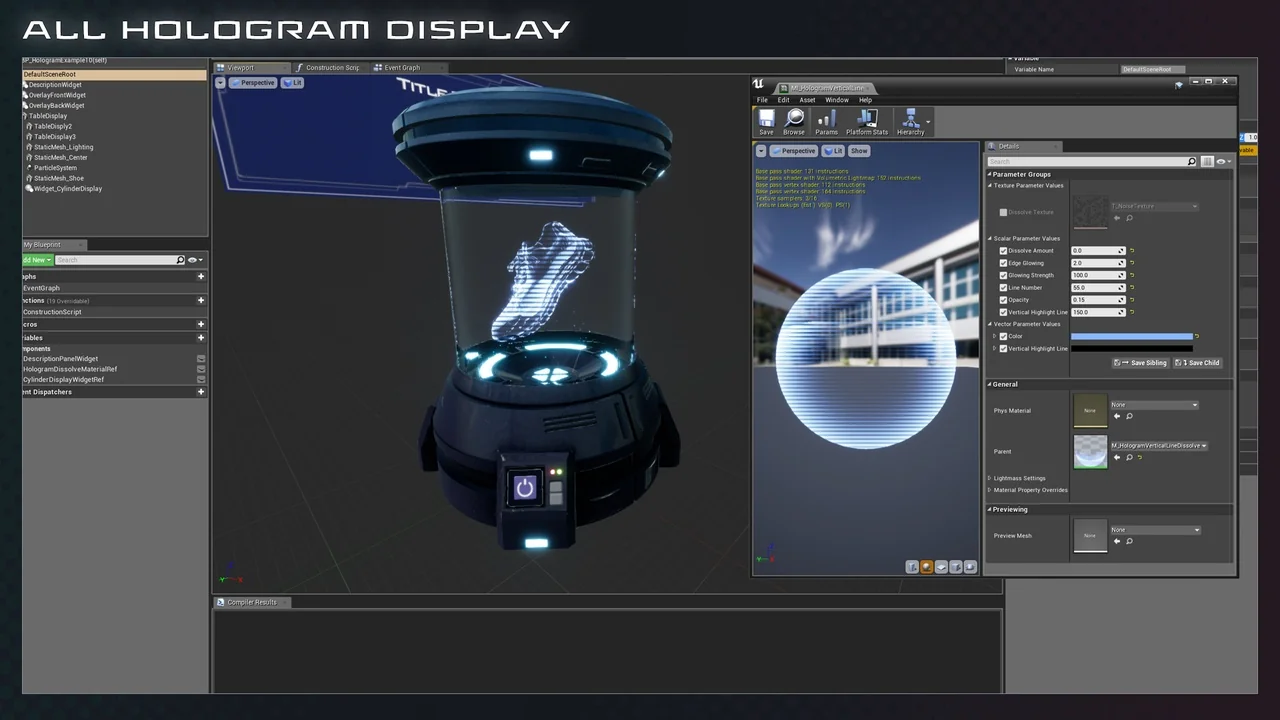
Task: Click the Save Child button
Action: pyautogui.click(x=1199, y=362)
